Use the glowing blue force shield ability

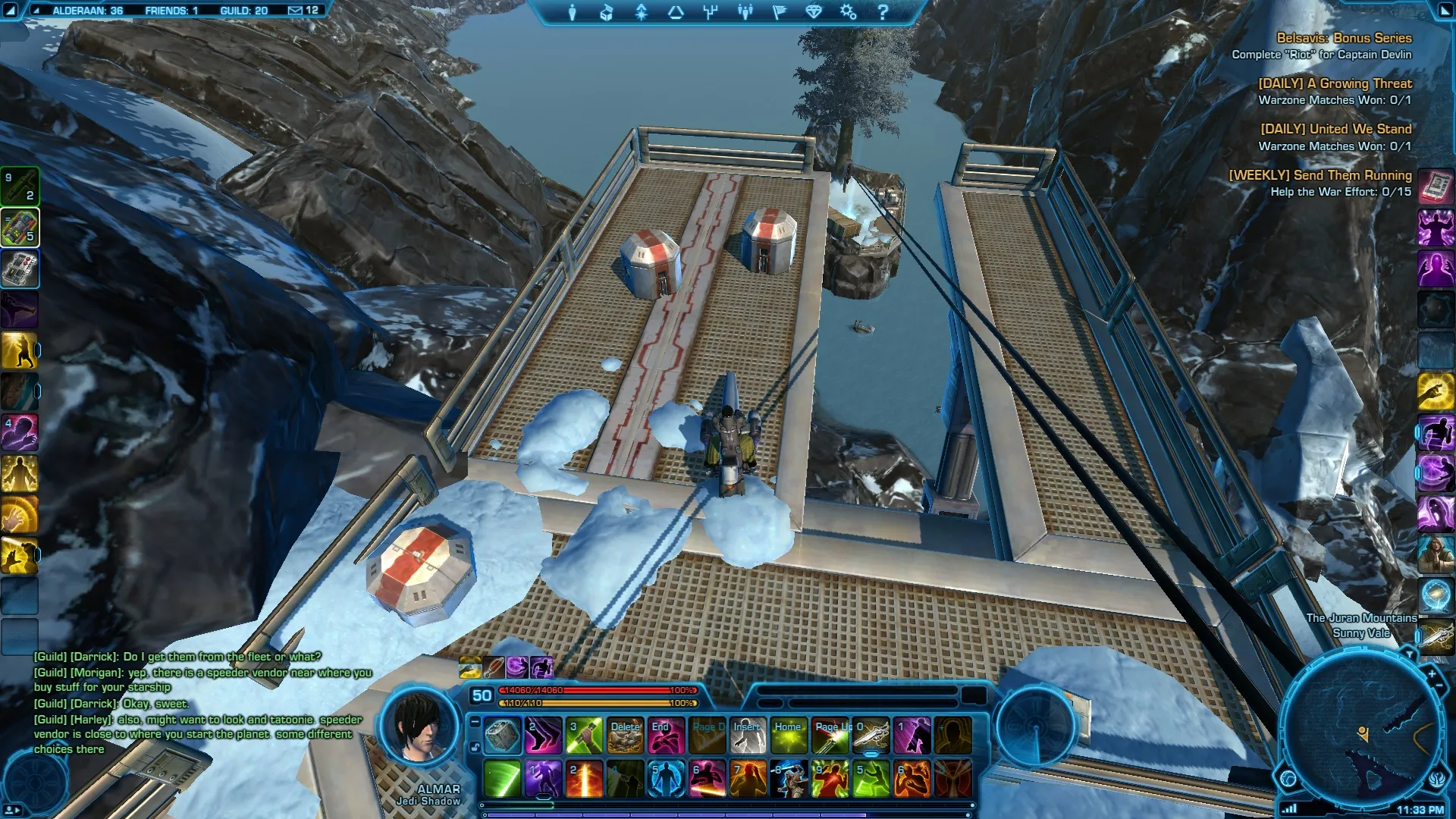click(666, 779)
